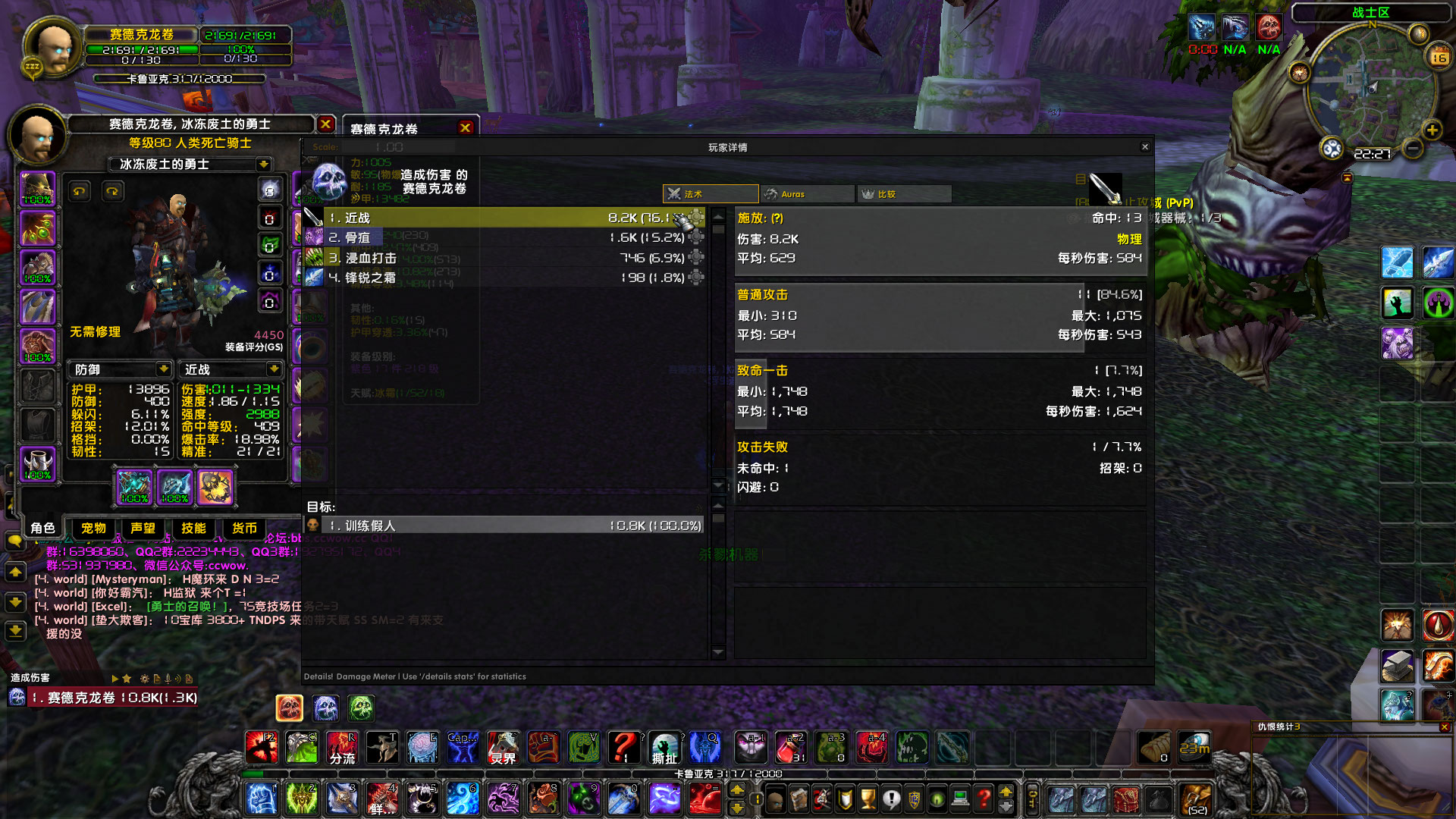
Task: Open the 冰冻废士的勇士 spec dropdown
Action: tap(262, 165)
